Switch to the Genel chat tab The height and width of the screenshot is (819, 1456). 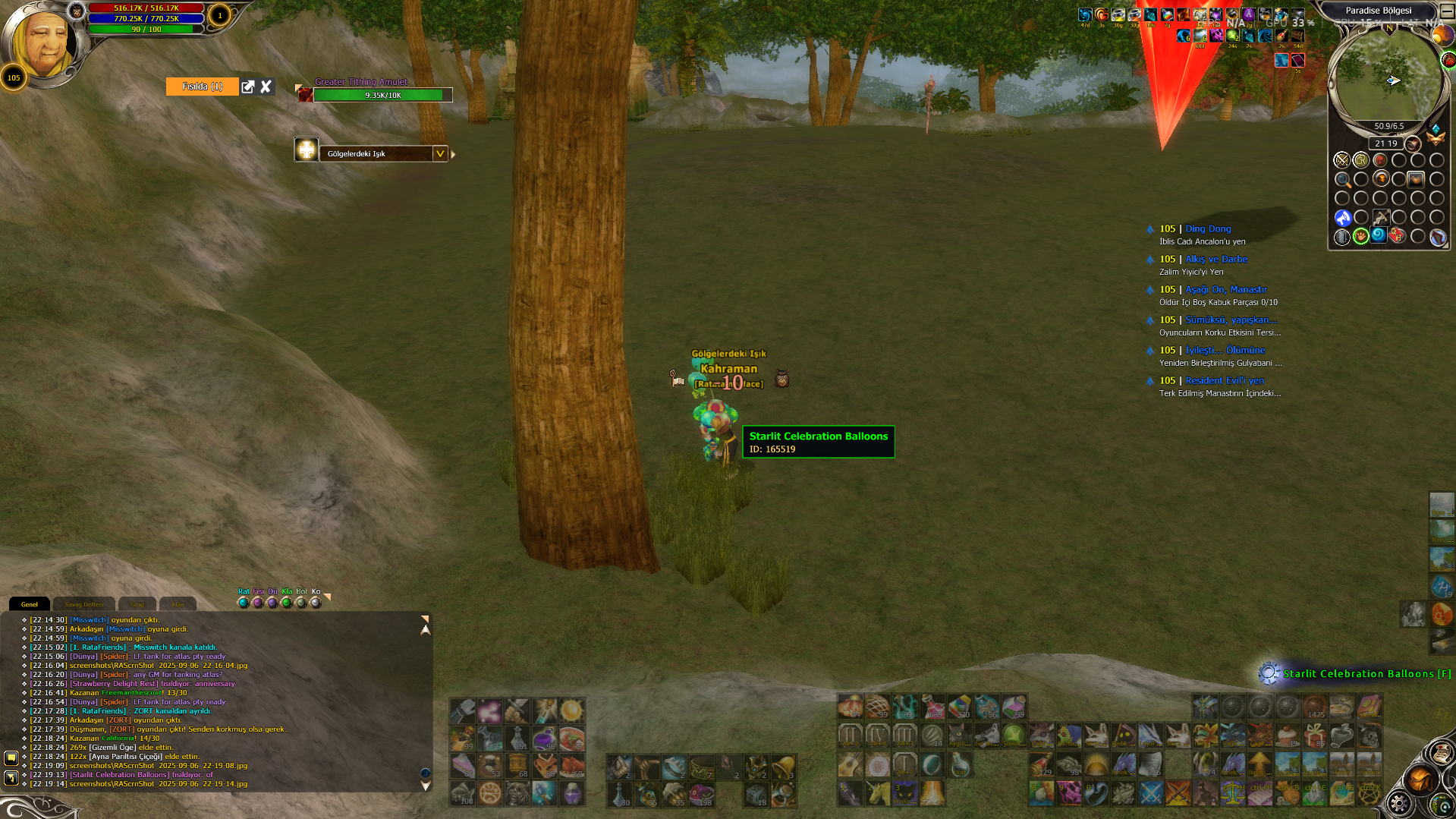point(30,604)
